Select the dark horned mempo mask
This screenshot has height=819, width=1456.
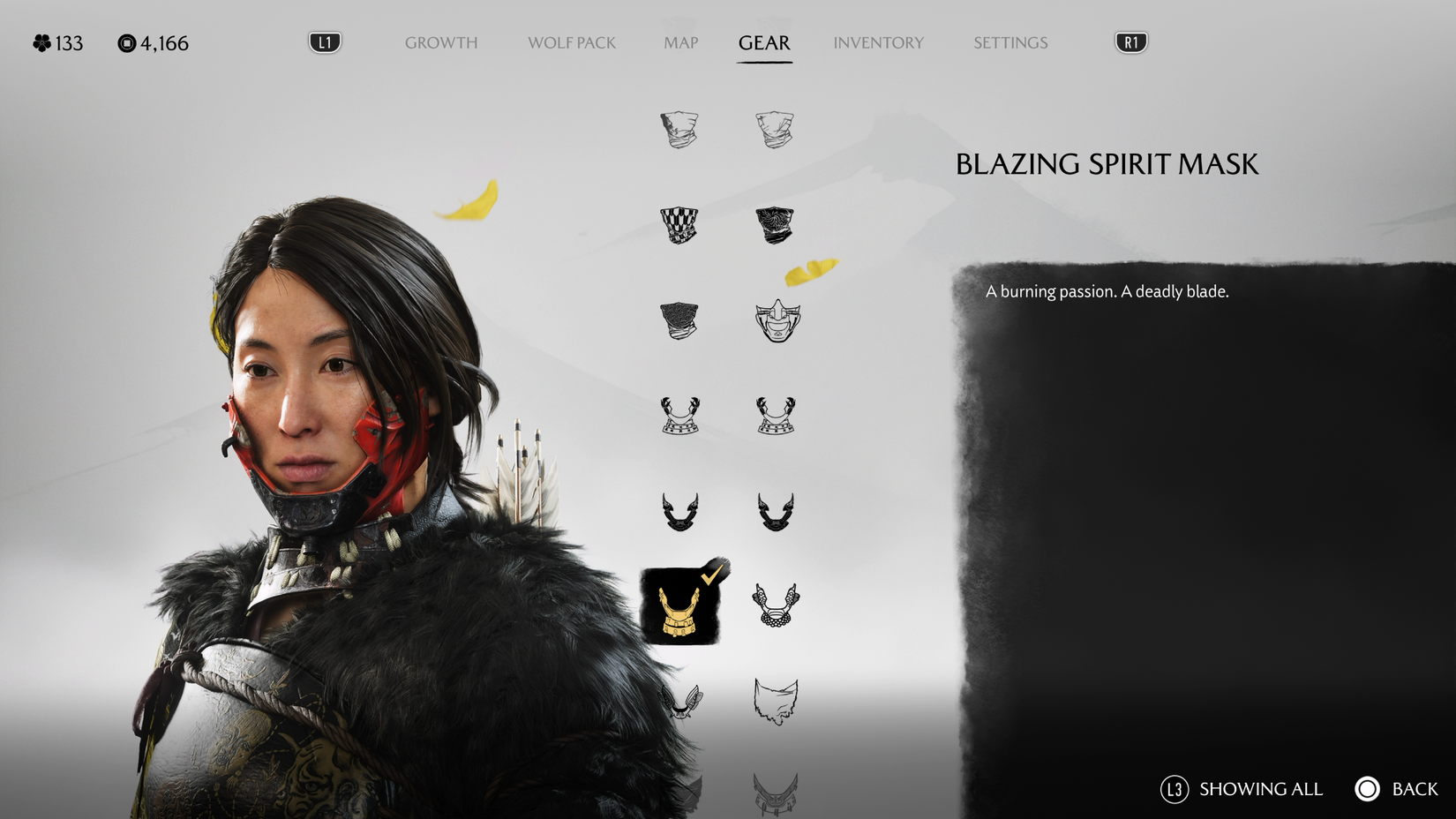(x=679, y=512)
